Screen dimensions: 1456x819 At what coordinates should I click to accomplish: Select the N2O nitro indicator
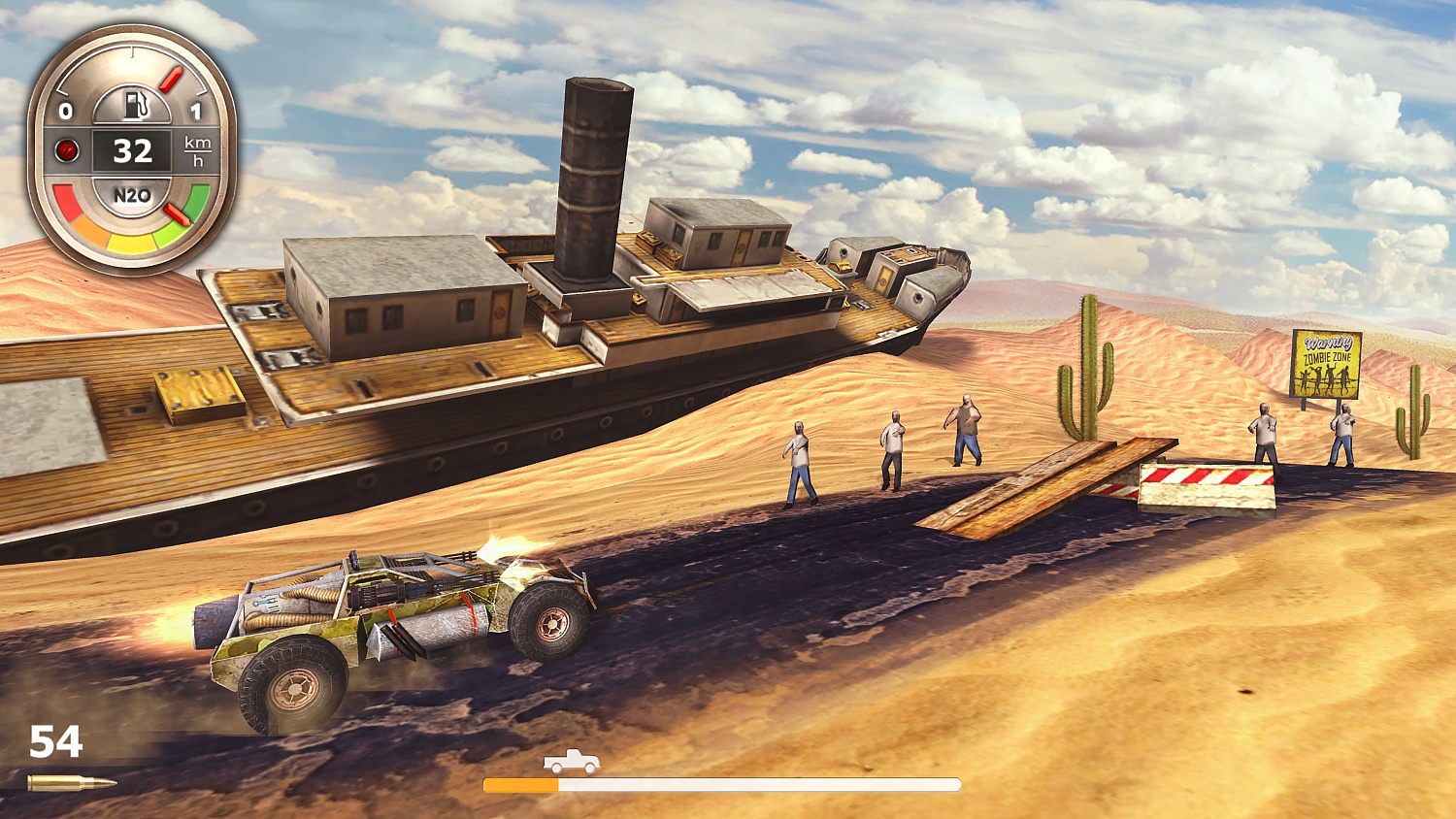[x=133, y=194]
